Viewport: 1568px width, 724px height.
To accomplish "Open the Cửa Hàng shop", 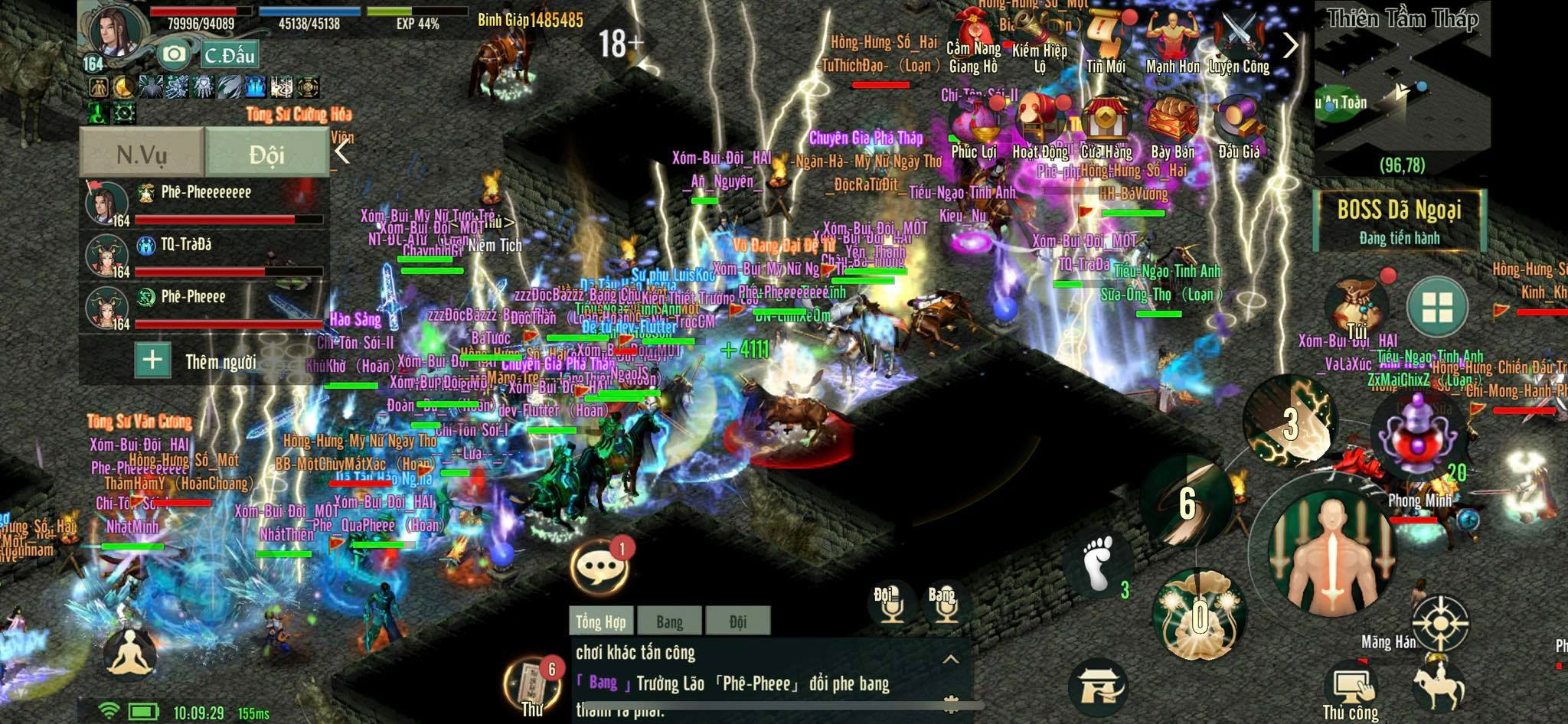I will [x=1106, y=129].
